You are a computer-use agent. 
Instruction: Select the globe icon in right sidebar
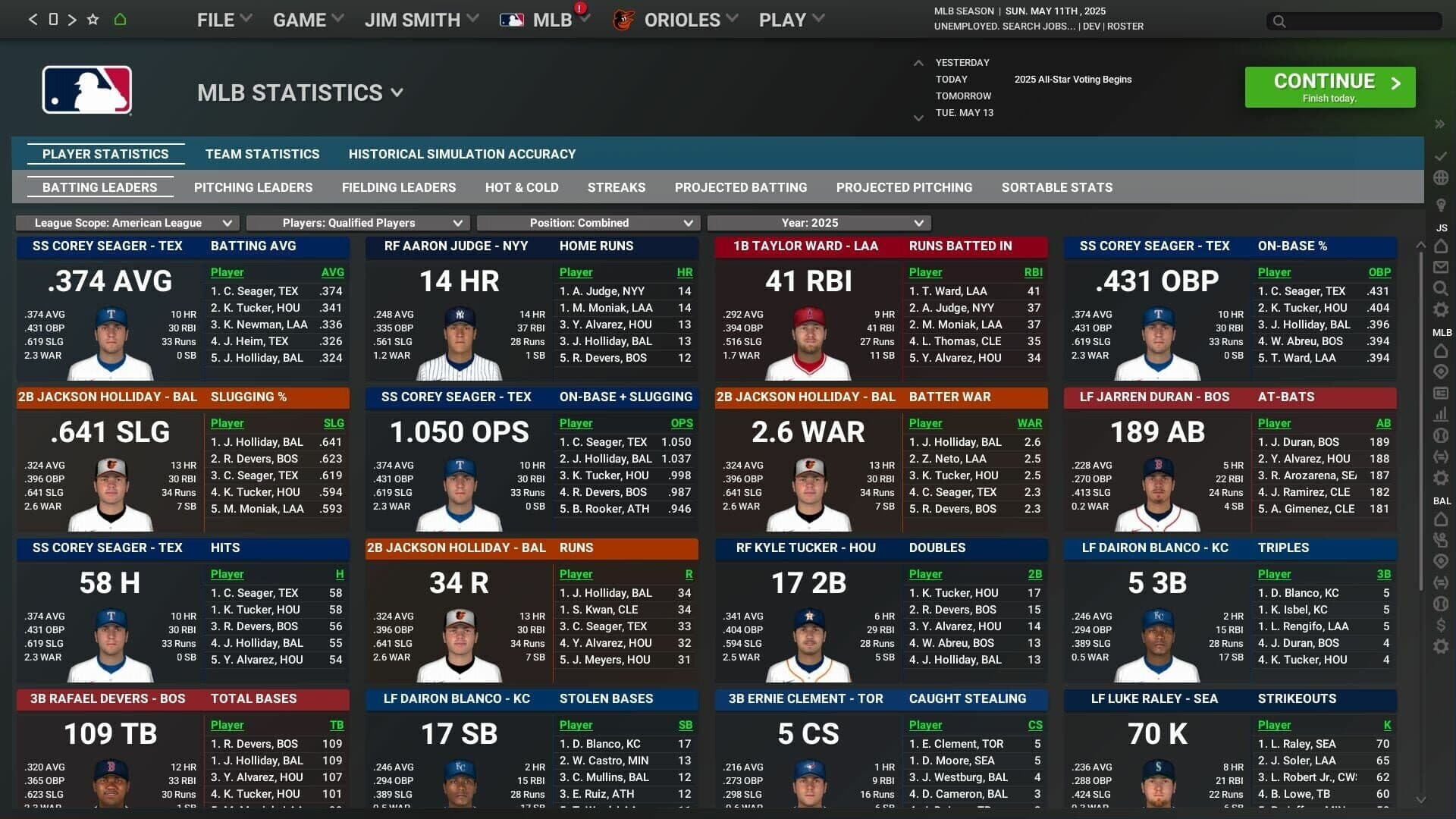coord(1439,179)
